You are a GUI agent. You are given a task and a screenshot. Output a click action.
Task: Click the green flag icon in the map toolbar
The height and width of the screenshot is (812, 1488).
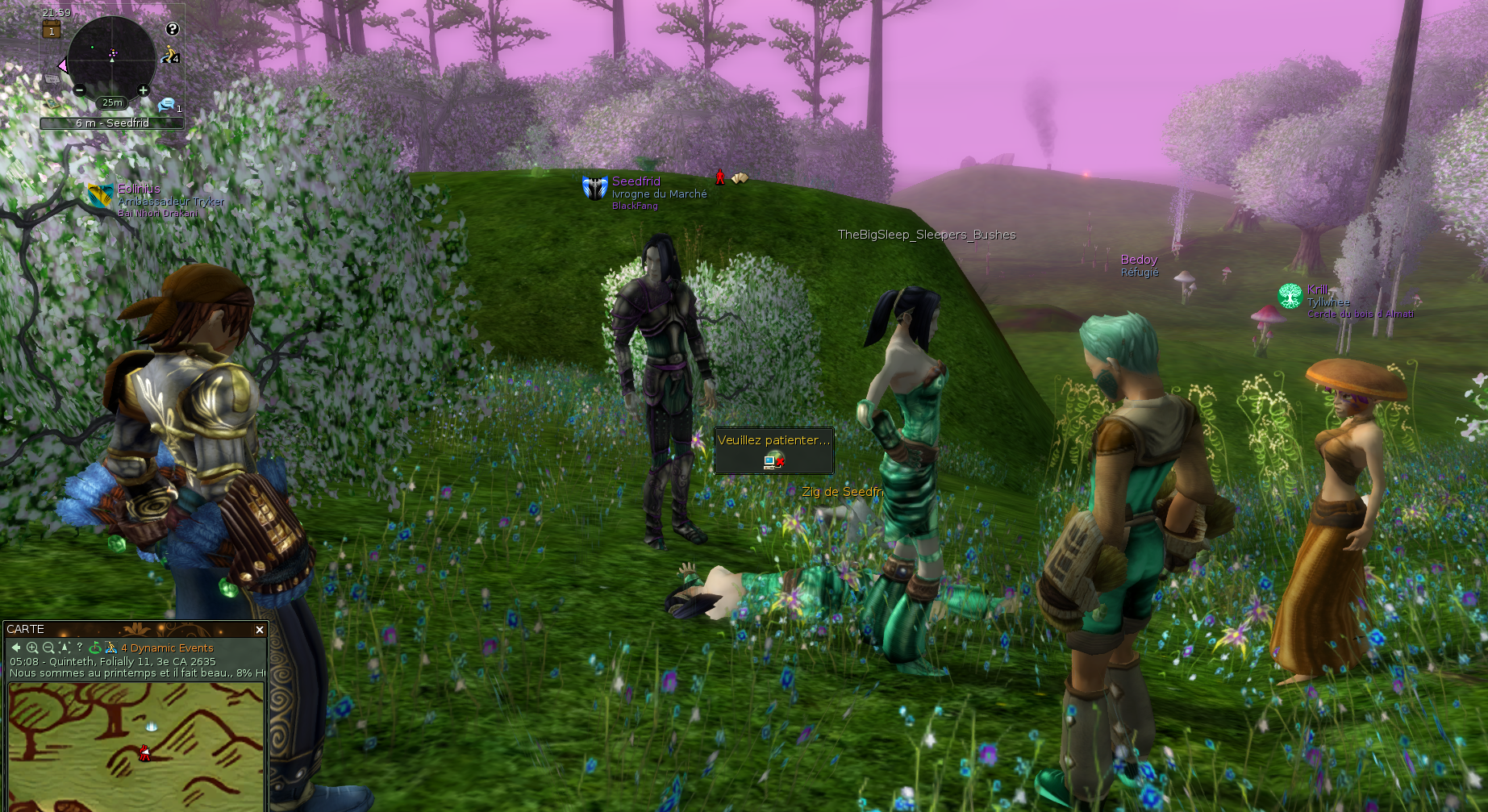[95, 648]
